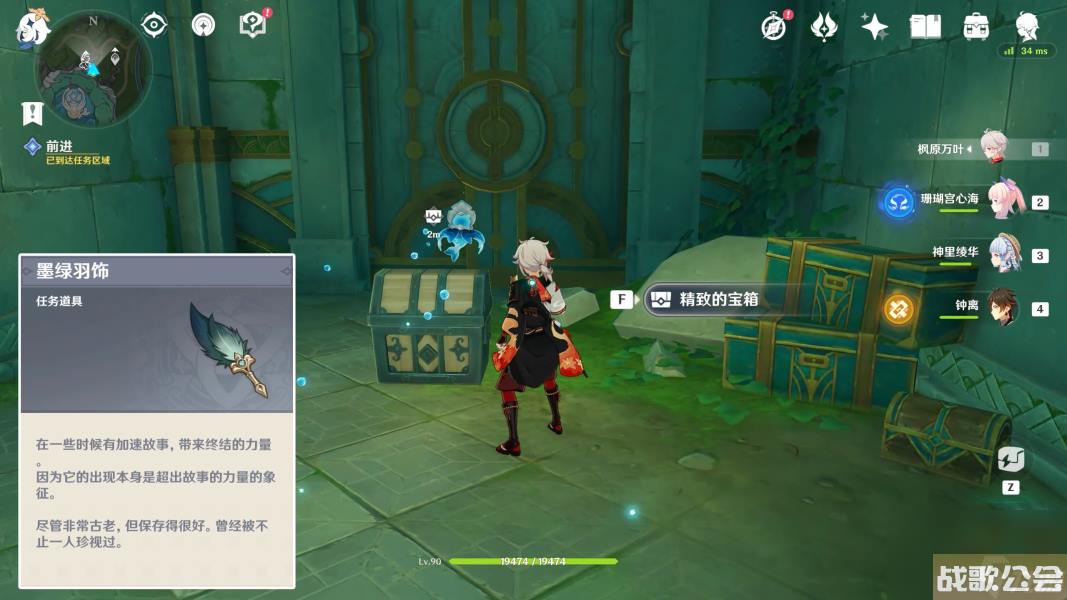The height and width of the screenshot is (600, 1067).
Task: Open the Paimon main menu
Action: (31, 27)
